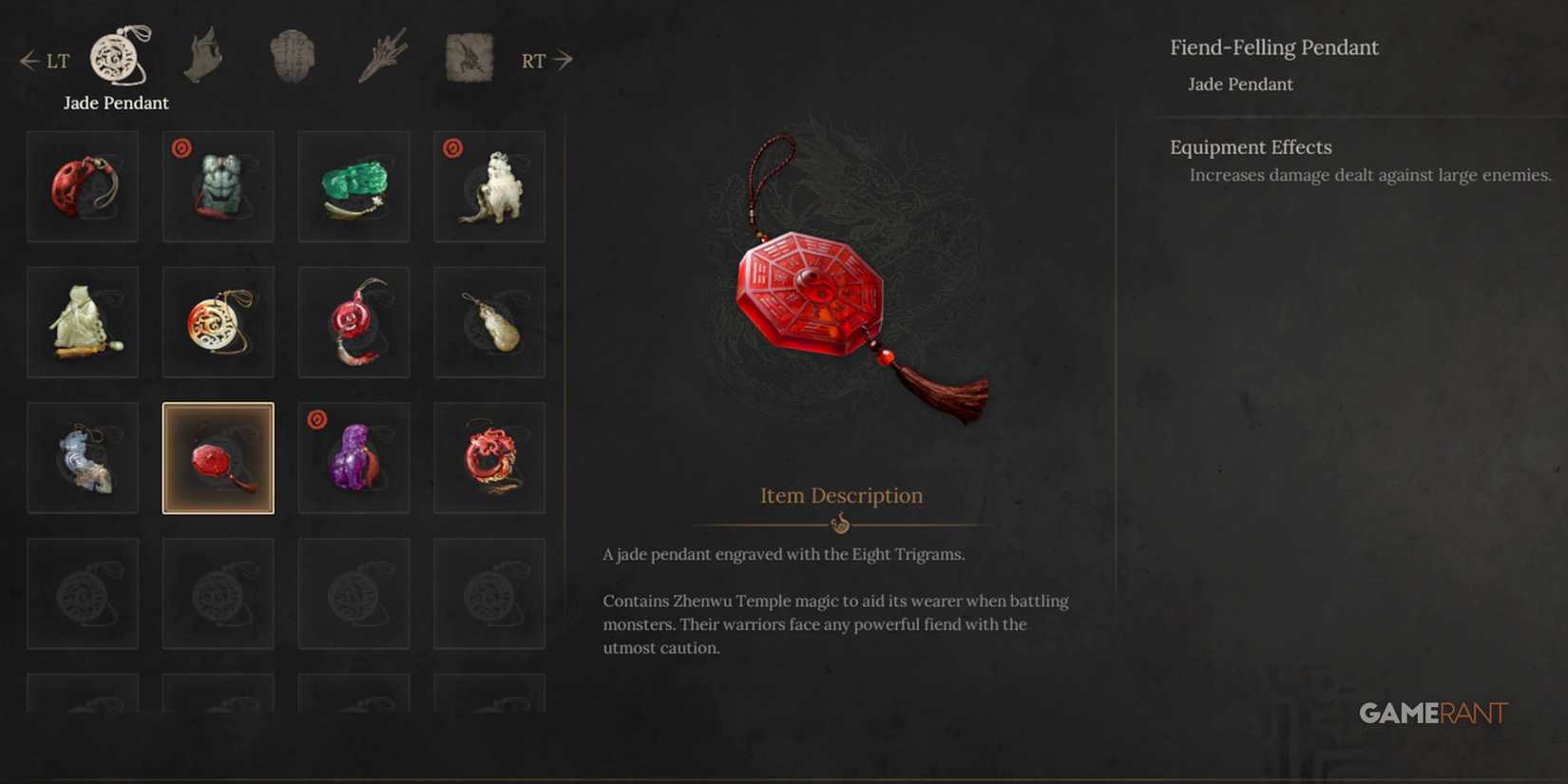Open the clawed hand curio tab
Screen dimensions: 1568x784
[204, 57]
